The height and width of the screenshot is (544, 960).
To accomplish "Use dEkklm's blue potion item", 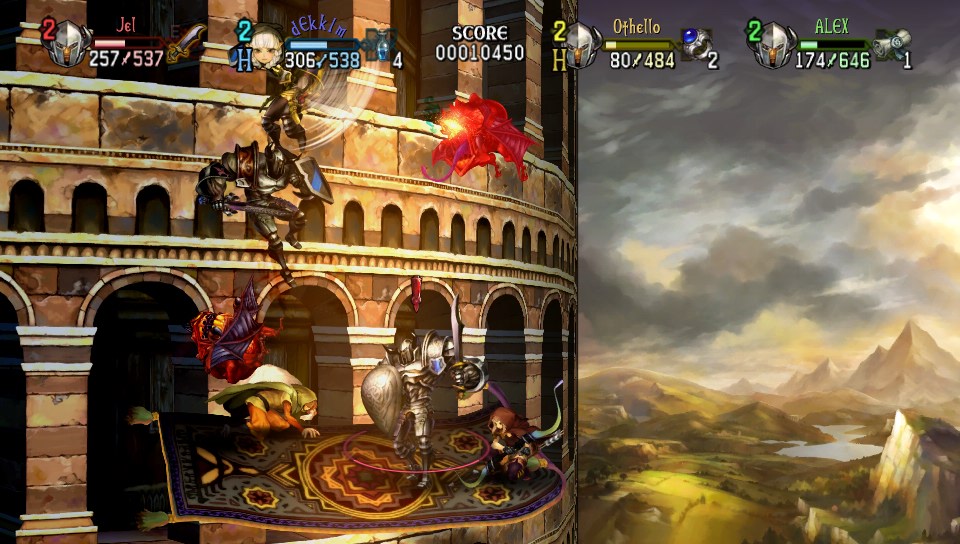I will point(379,44).
